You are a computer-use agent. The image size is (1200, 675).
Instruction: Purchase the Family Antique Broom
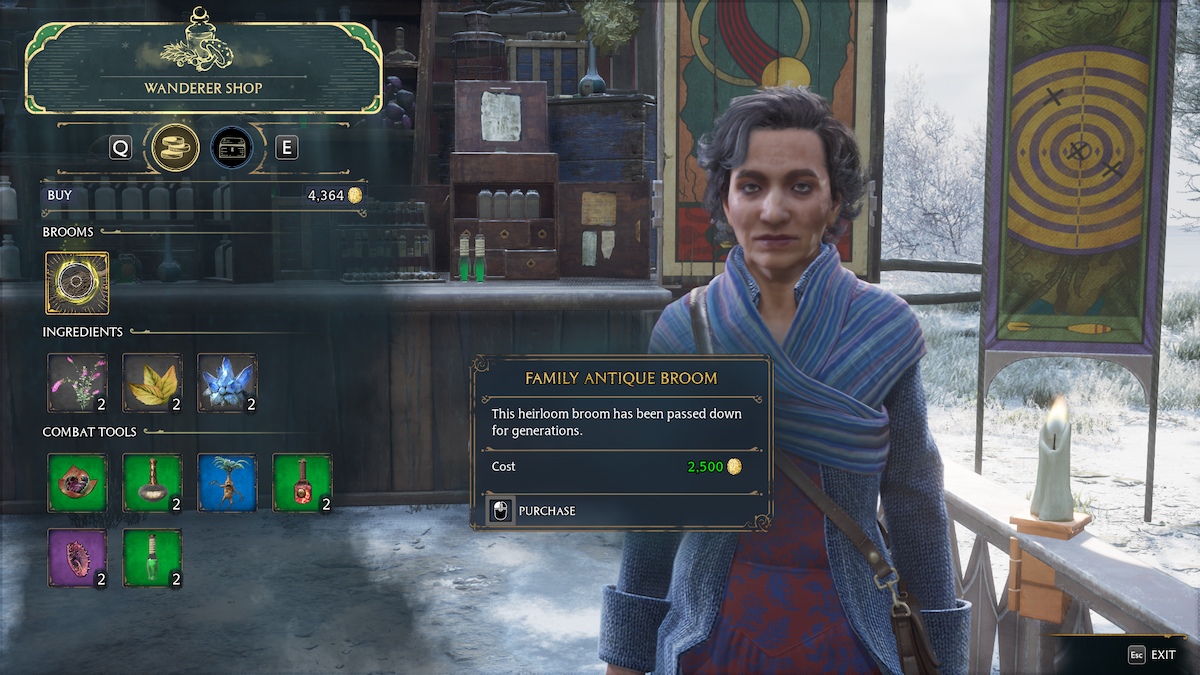534,511
